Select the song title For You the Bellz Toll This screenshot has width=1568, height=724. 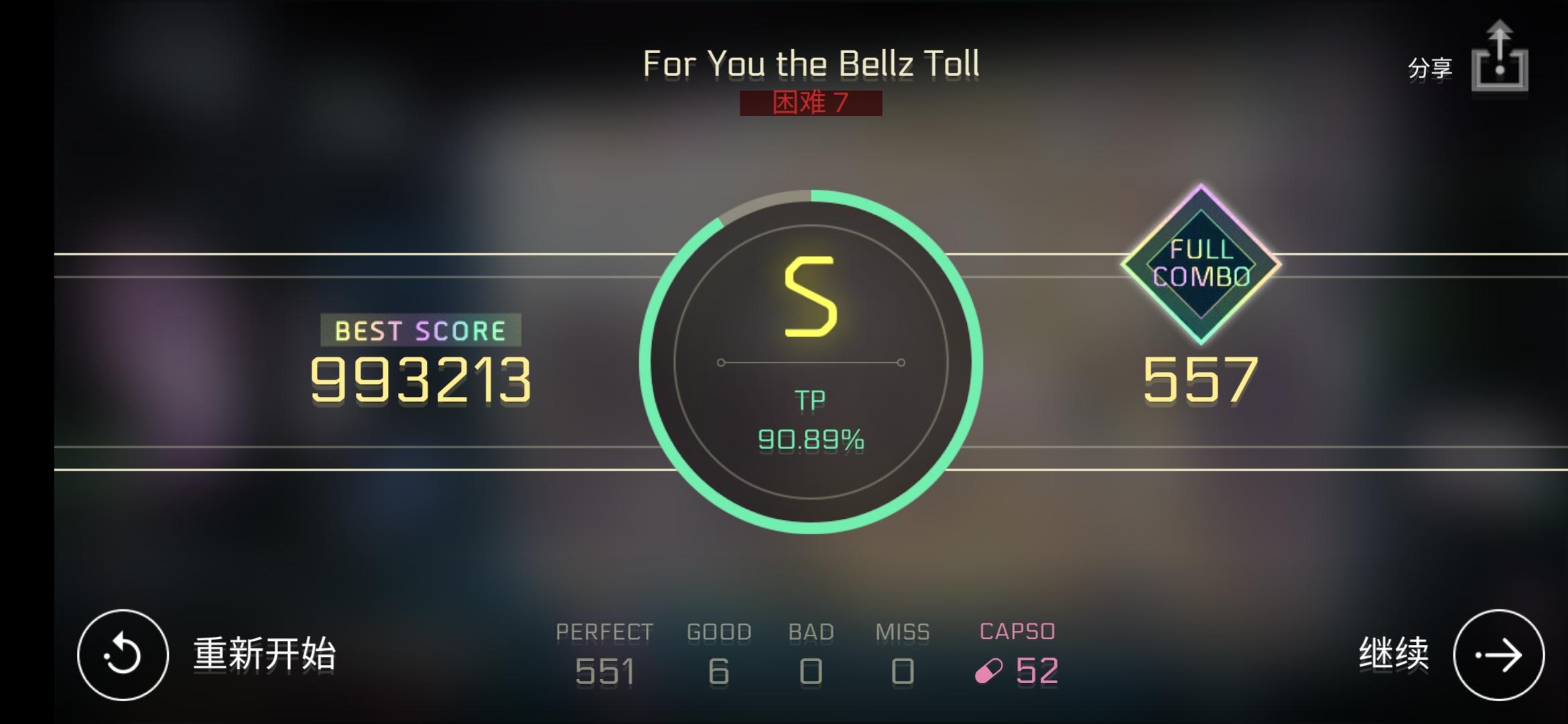(811, 64)
